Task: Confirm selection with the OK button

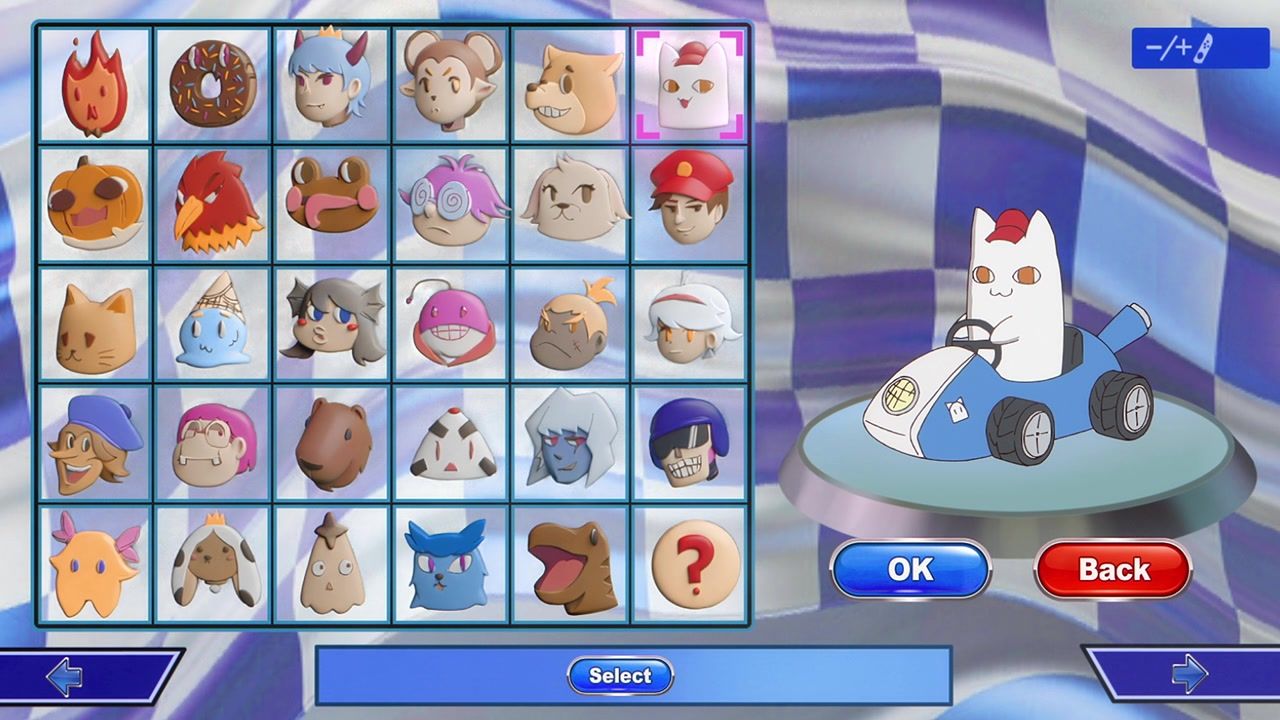Action: tap(910, 569)
